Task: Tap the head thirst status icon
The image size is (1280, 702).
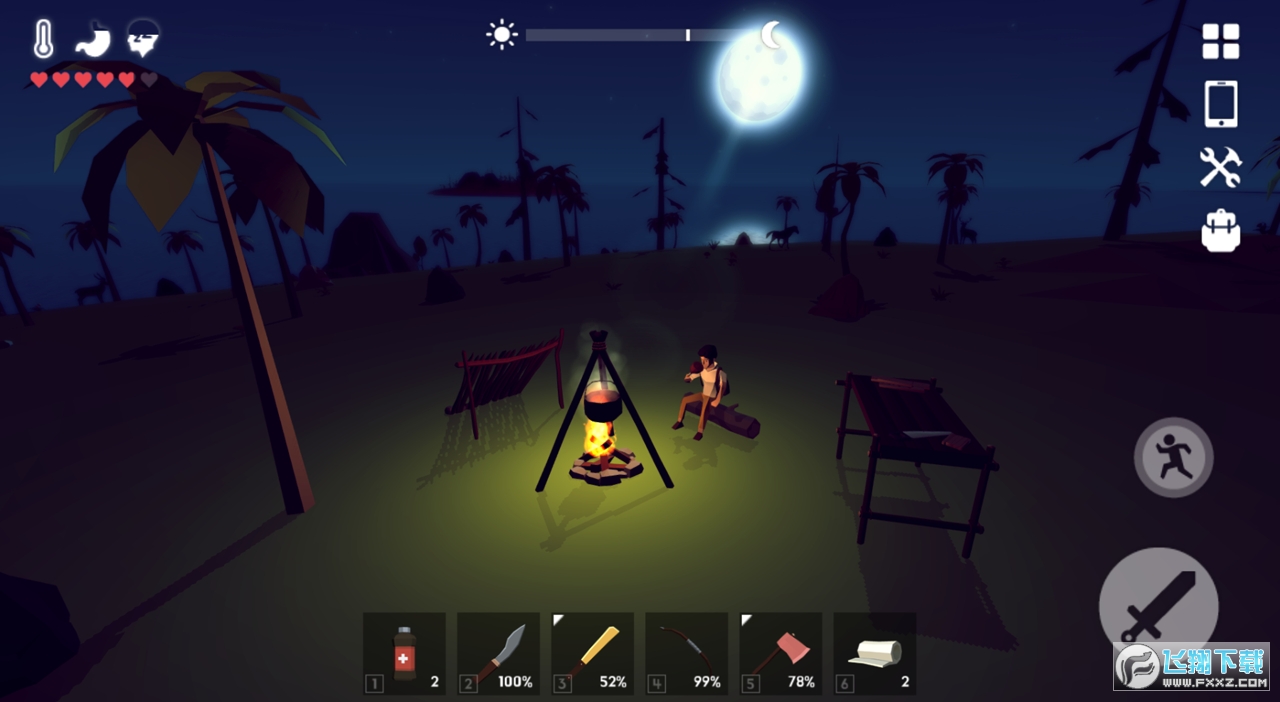Action: tap(143, 39)
